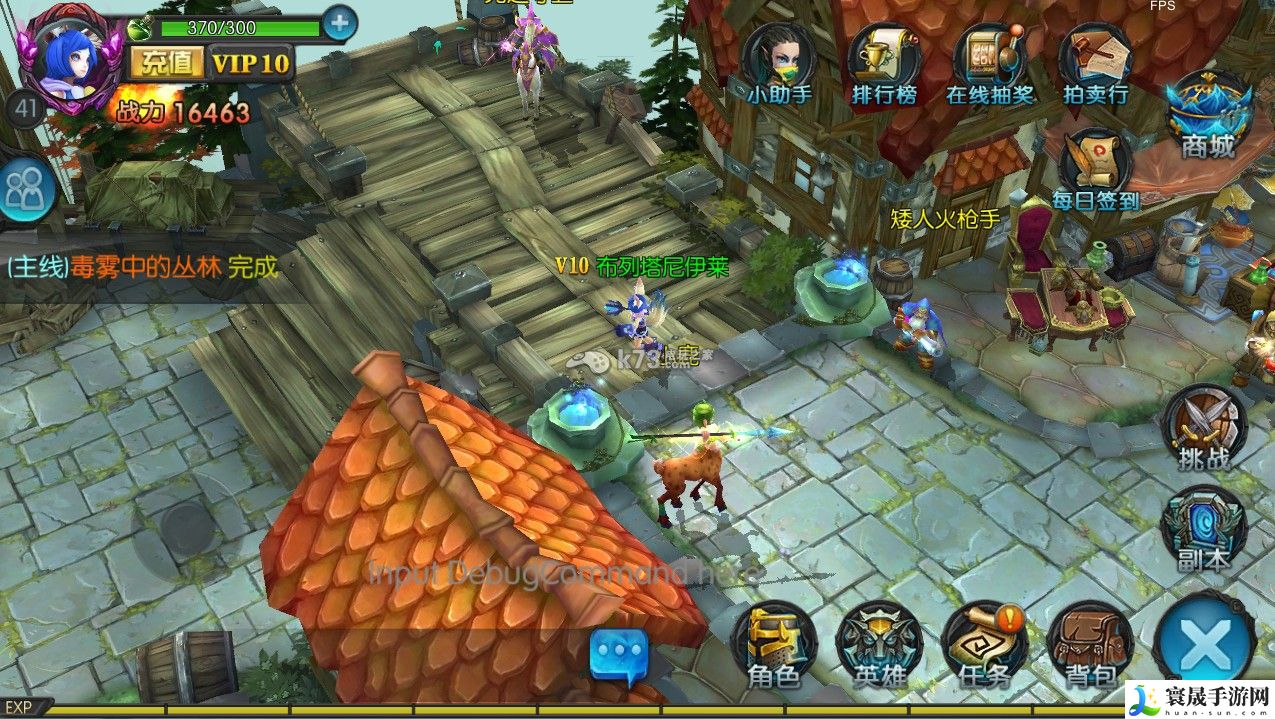Claim the 每日签到 daily sign-in
The height and width of the screenshot is (719, 1275).
[1096, 168]
